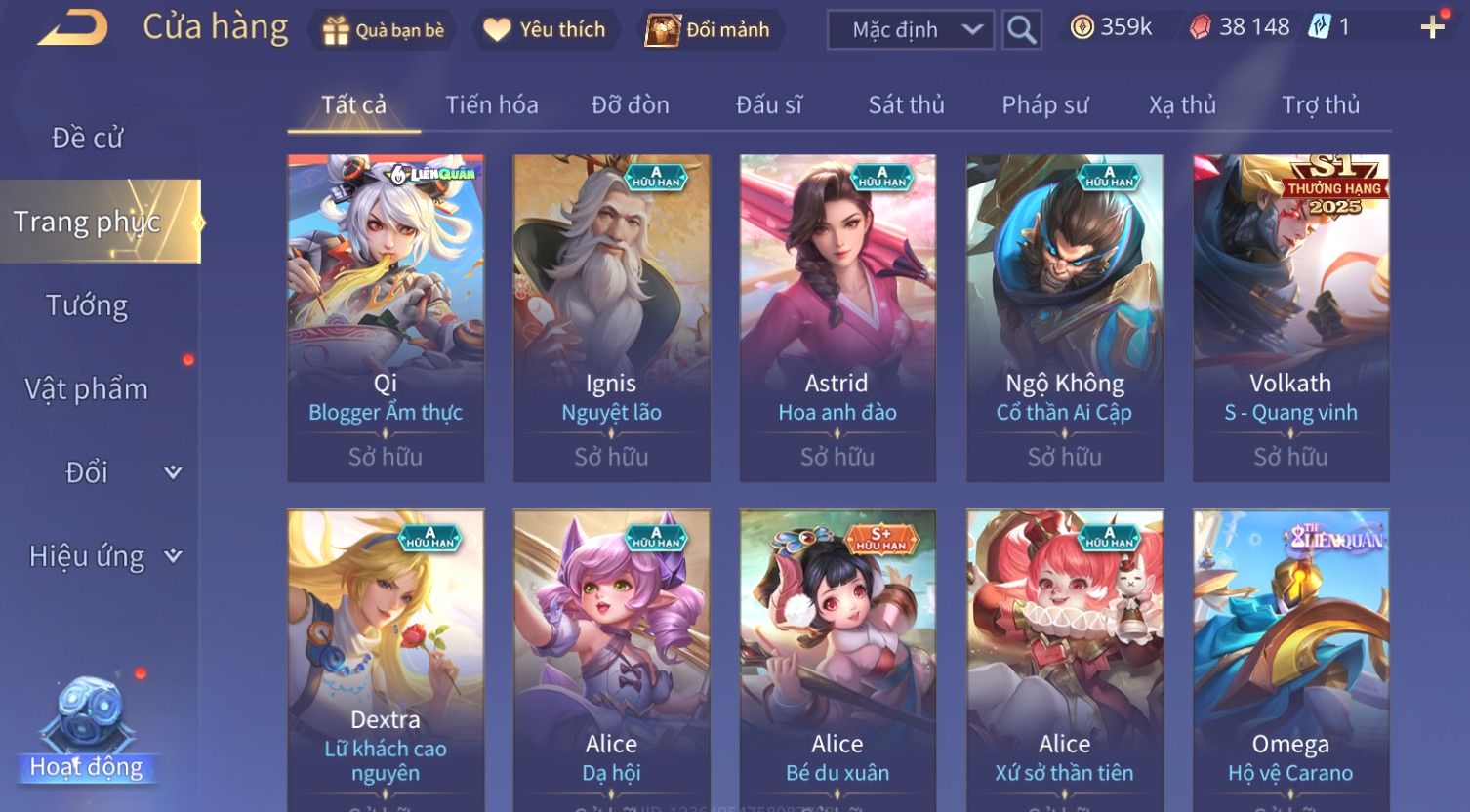Image resolution: width=1470 pixels, height=812 pixels.
Task: Open the Vật phẩm items section
Action: click(x=87, y=389)
